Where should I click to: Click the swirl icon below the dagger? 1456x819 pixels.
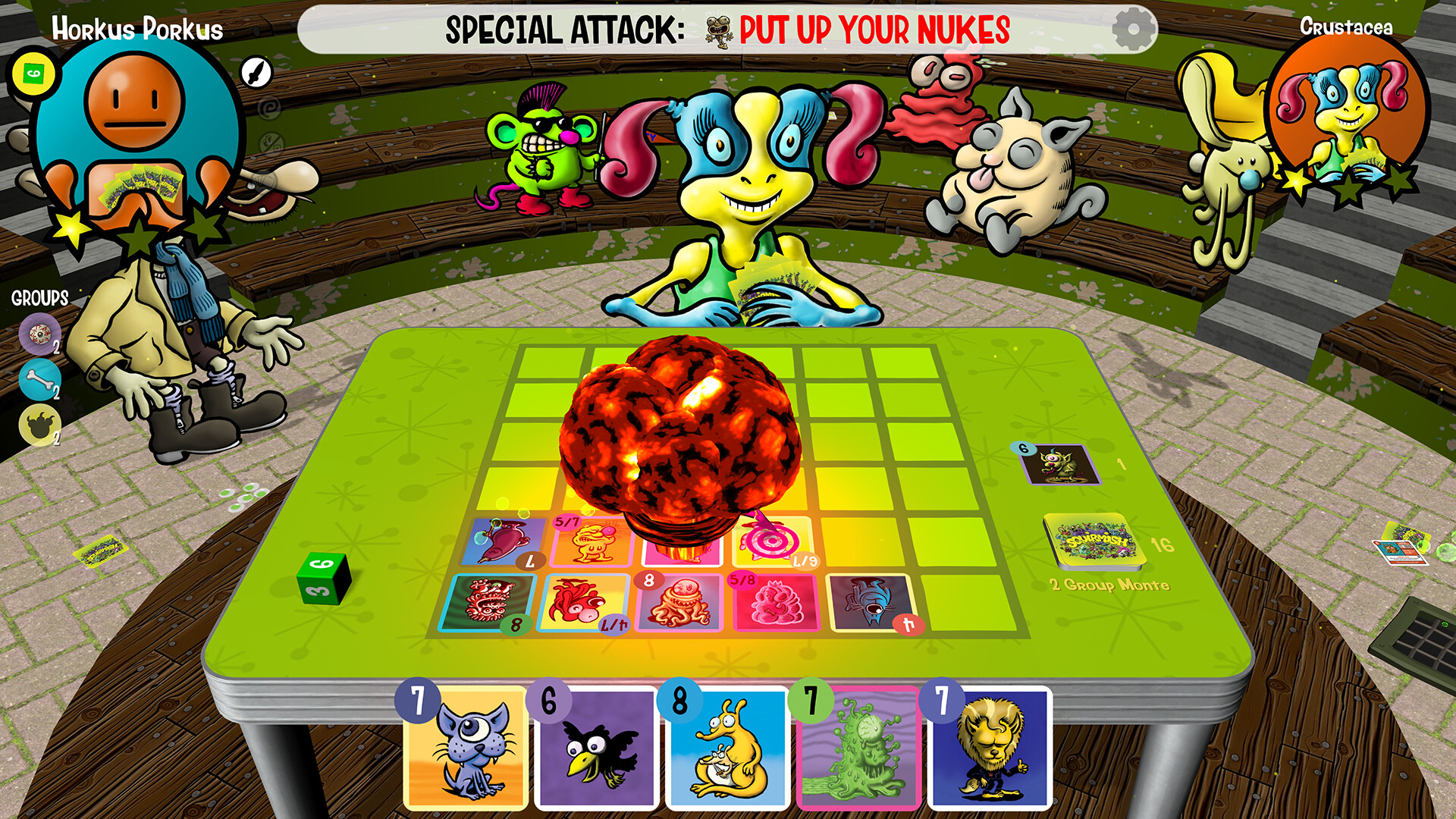269,109
